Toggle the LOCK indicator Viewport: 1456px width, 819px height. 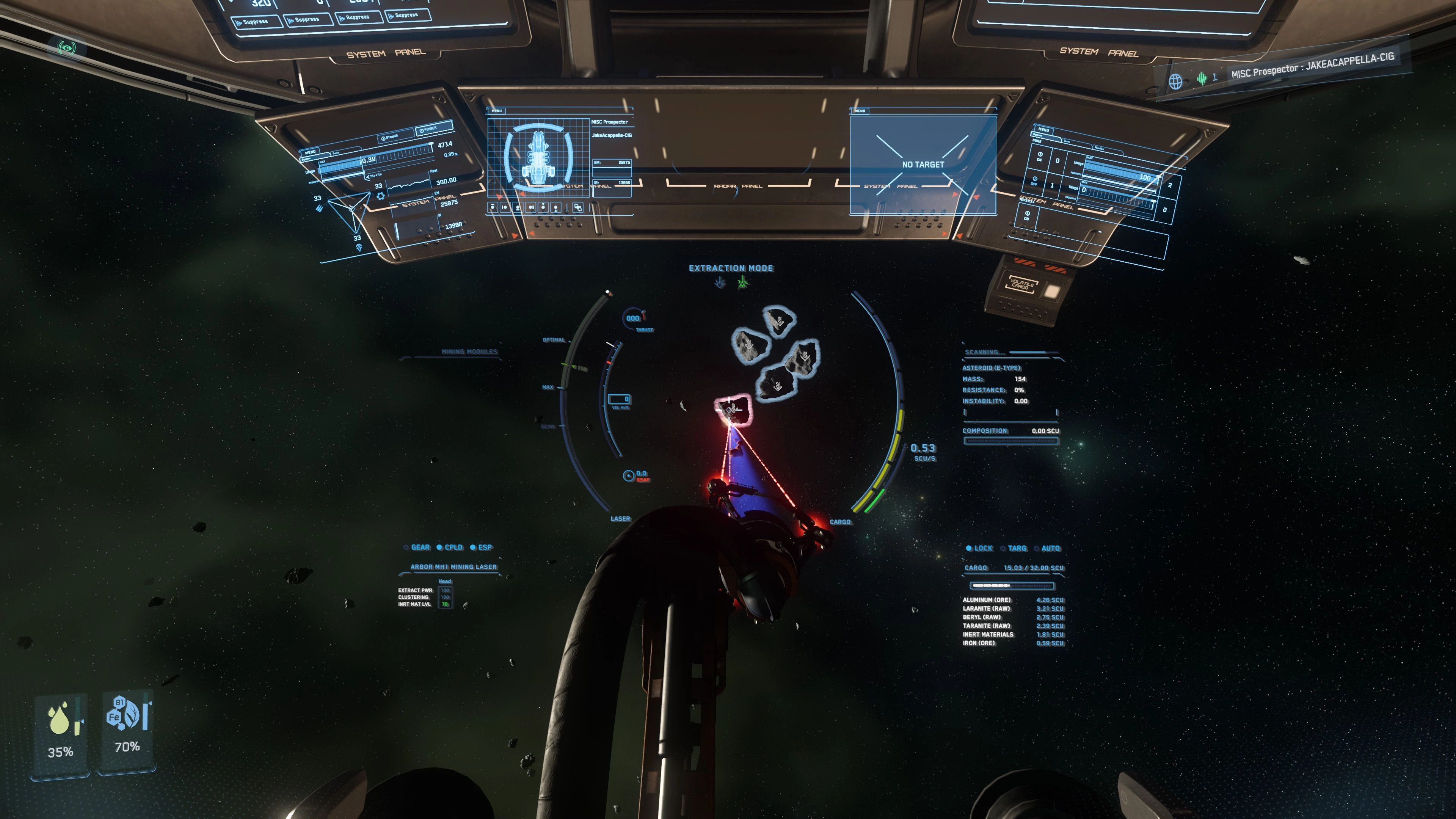coord(979,548)
